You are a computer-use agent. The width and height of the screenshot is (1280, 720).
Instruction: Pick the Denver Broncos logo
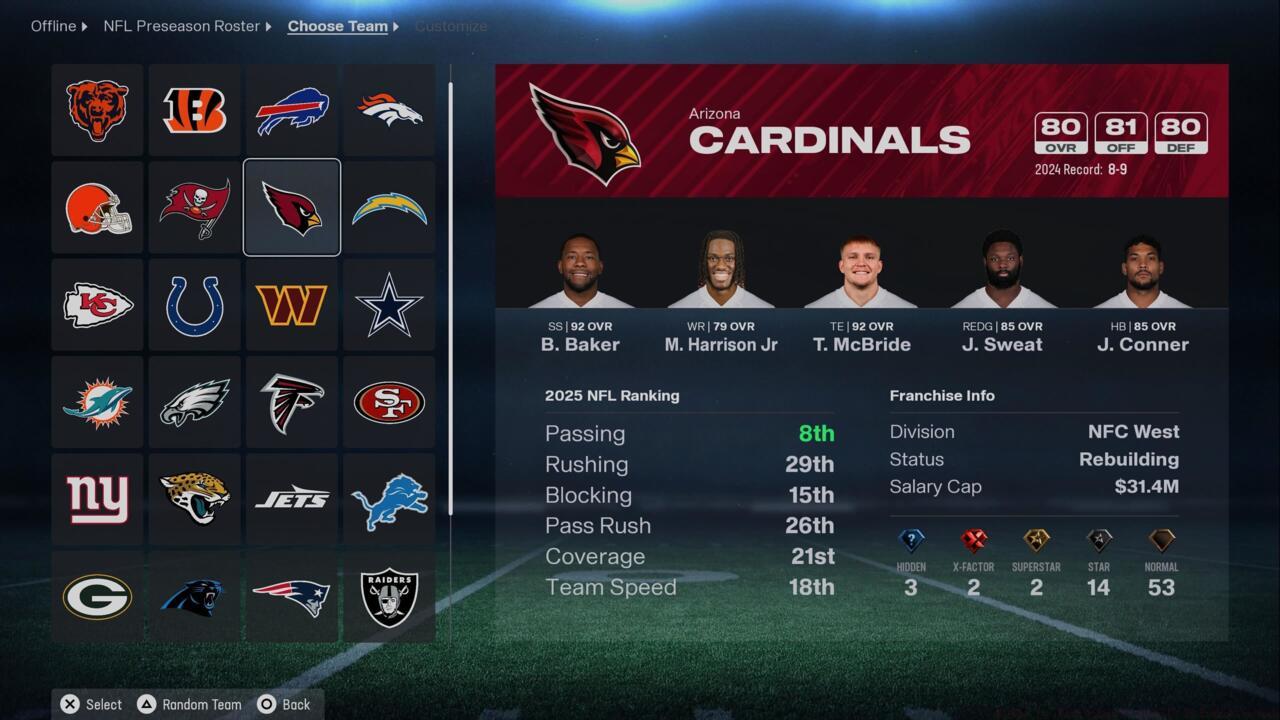coord(388,110)
